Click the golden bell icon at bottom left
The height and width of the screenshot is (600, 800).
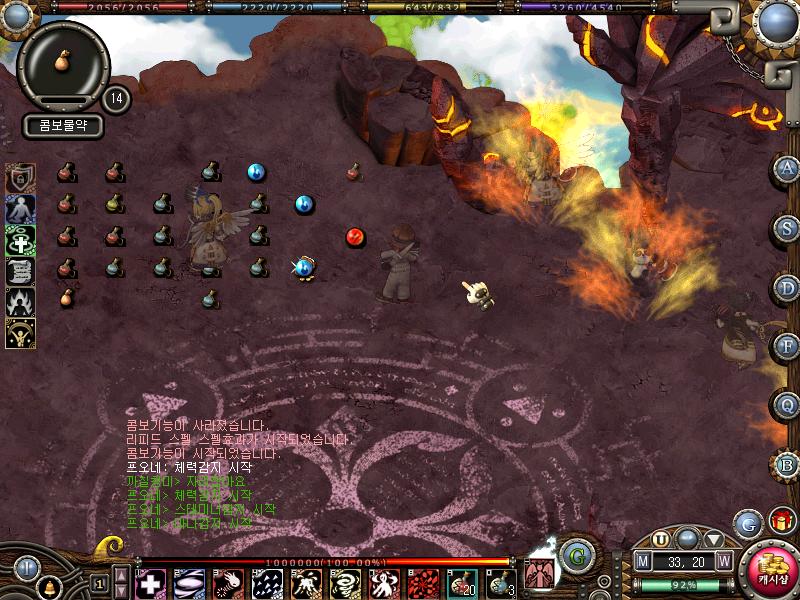(48, 586)
